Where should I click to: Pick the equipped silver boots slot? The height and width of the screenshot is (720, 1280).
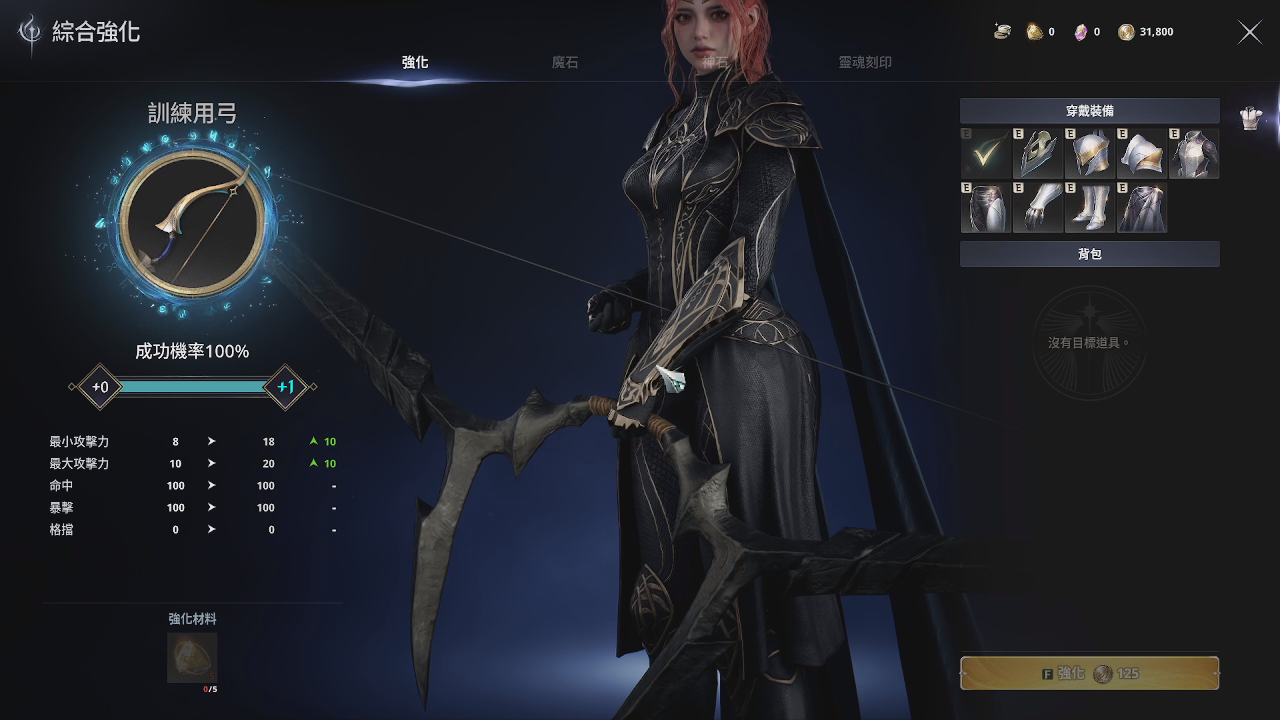tap(1089, 207)
